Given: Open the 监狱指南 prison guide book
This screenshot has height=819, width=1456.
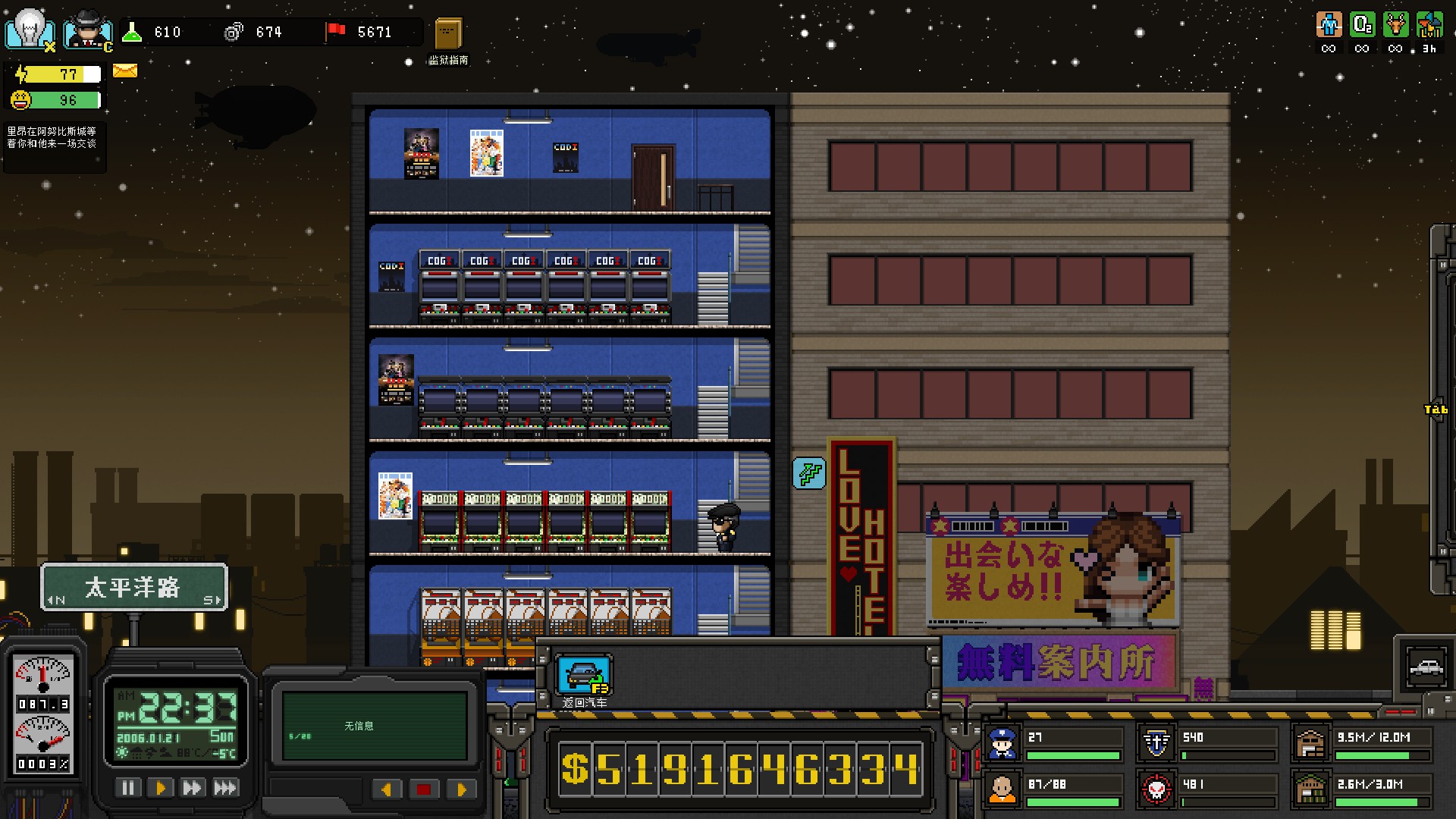Looking at the screenshot, I should pyautogui.click(x=449, y=34).
